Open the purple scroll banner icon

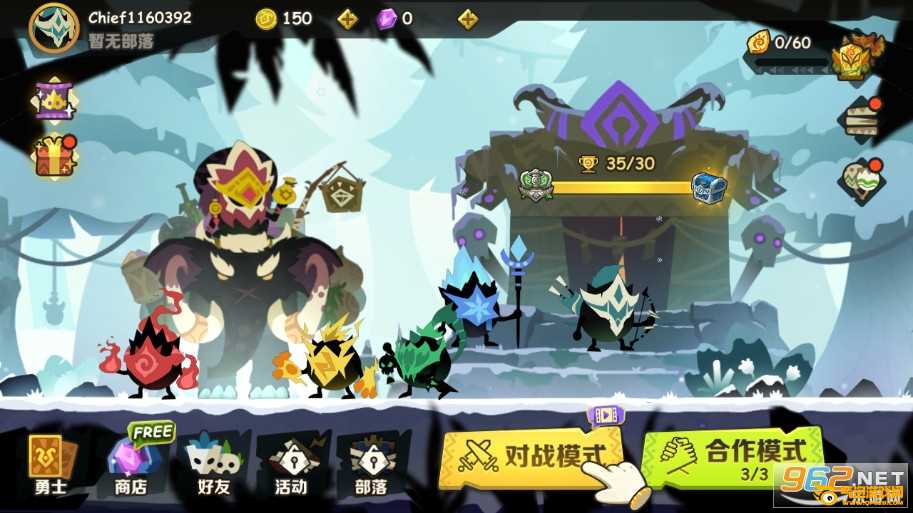[53, 98]
